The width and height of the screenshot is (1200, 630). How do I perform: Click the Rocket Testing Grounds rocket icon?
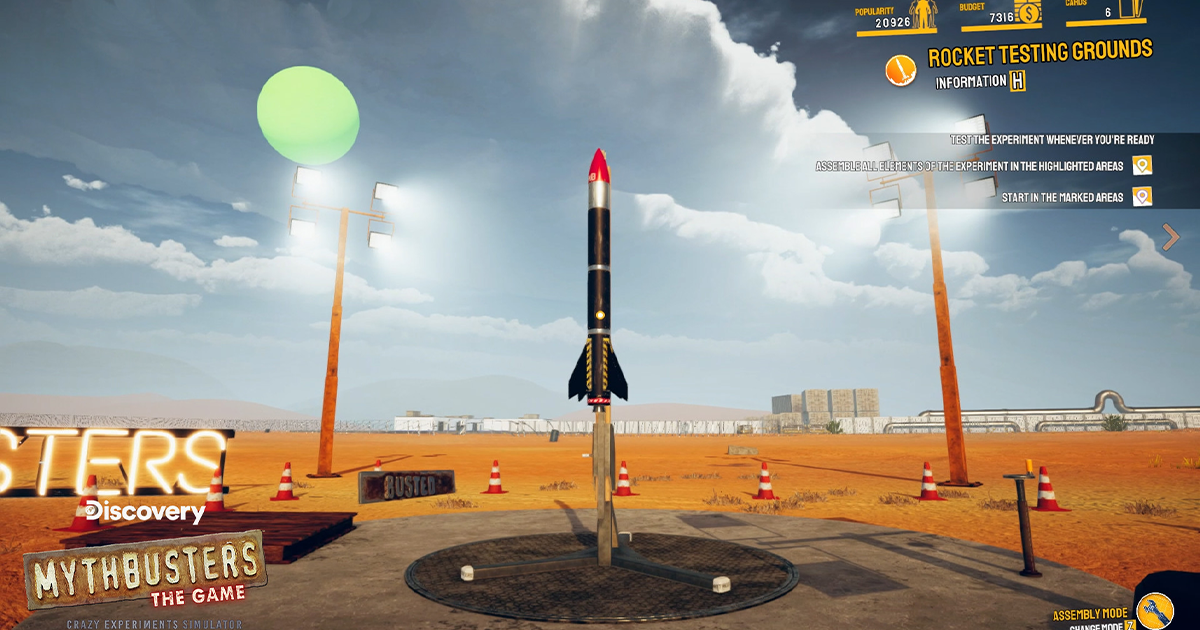[x=901, y=69]
